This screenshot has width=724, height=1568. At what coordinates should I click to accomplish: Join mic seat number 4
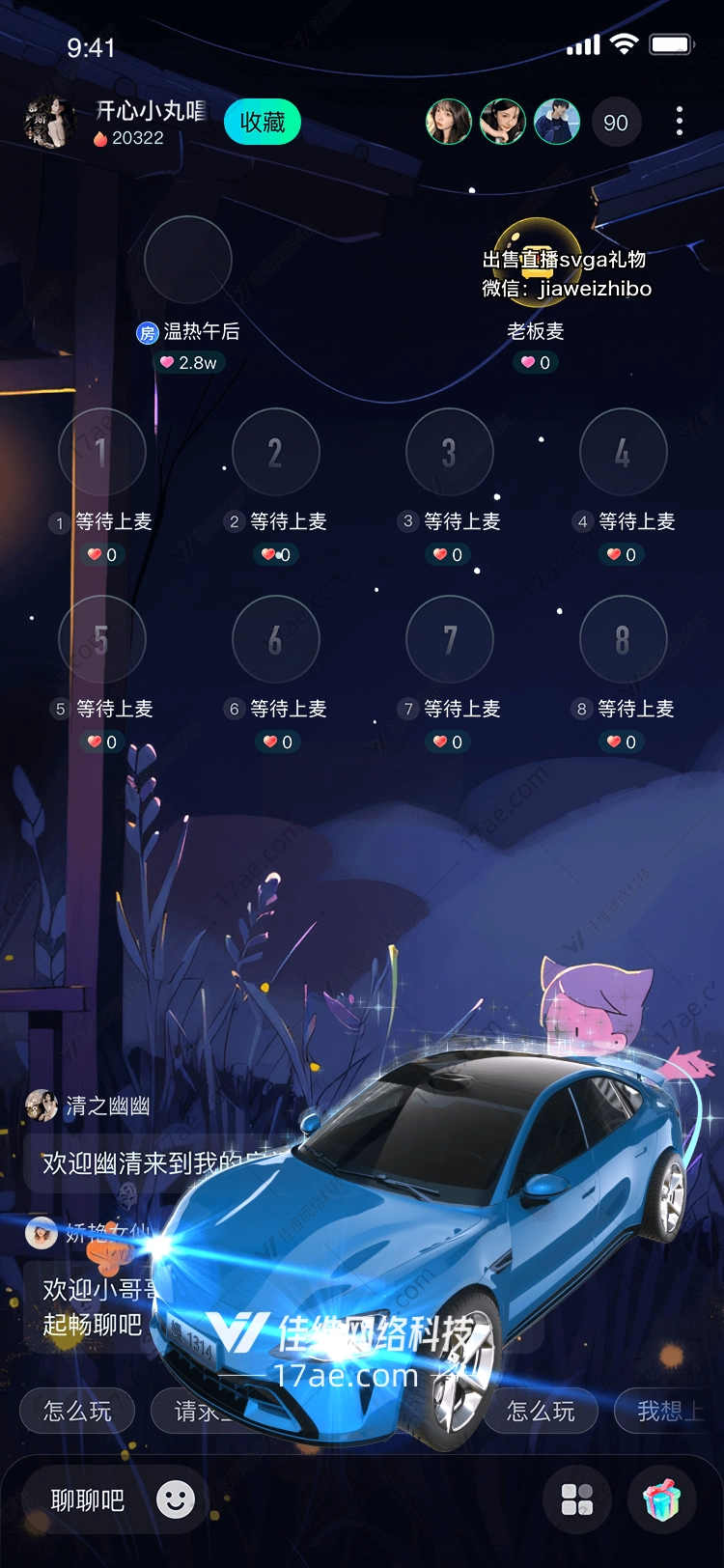624,452
